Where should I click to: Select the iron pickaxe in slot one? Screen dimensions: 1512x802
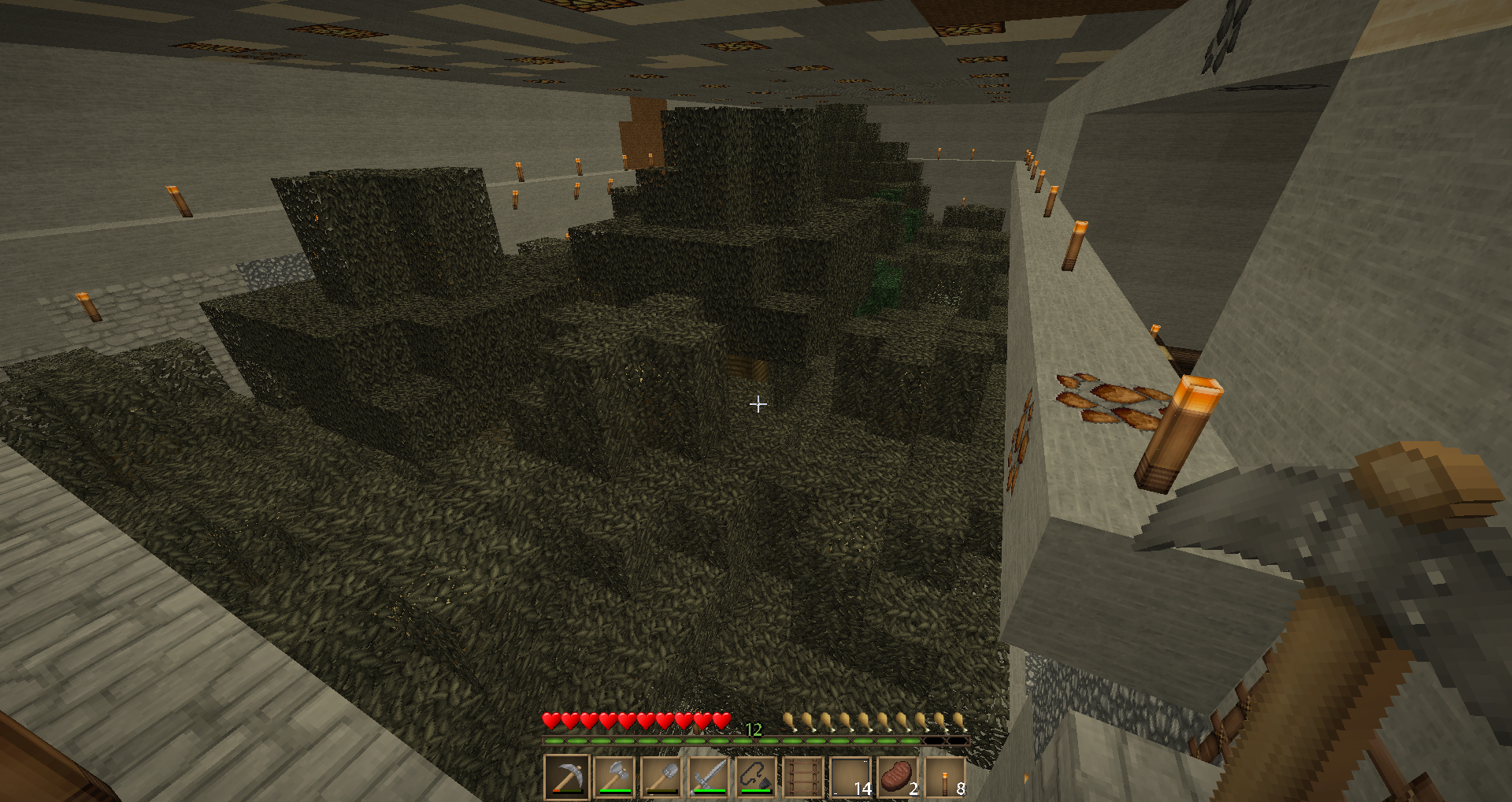pyautogui.click(x=567, y=776)
